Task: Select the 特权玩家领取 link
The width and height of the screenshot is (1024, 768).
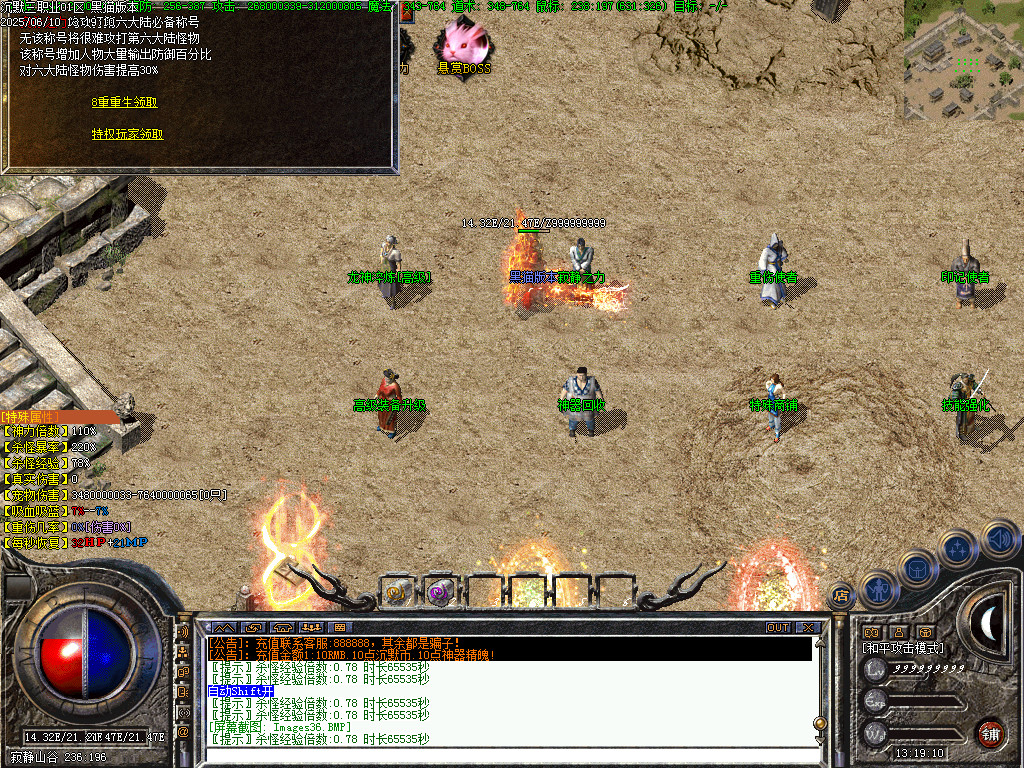Action: 127,134
